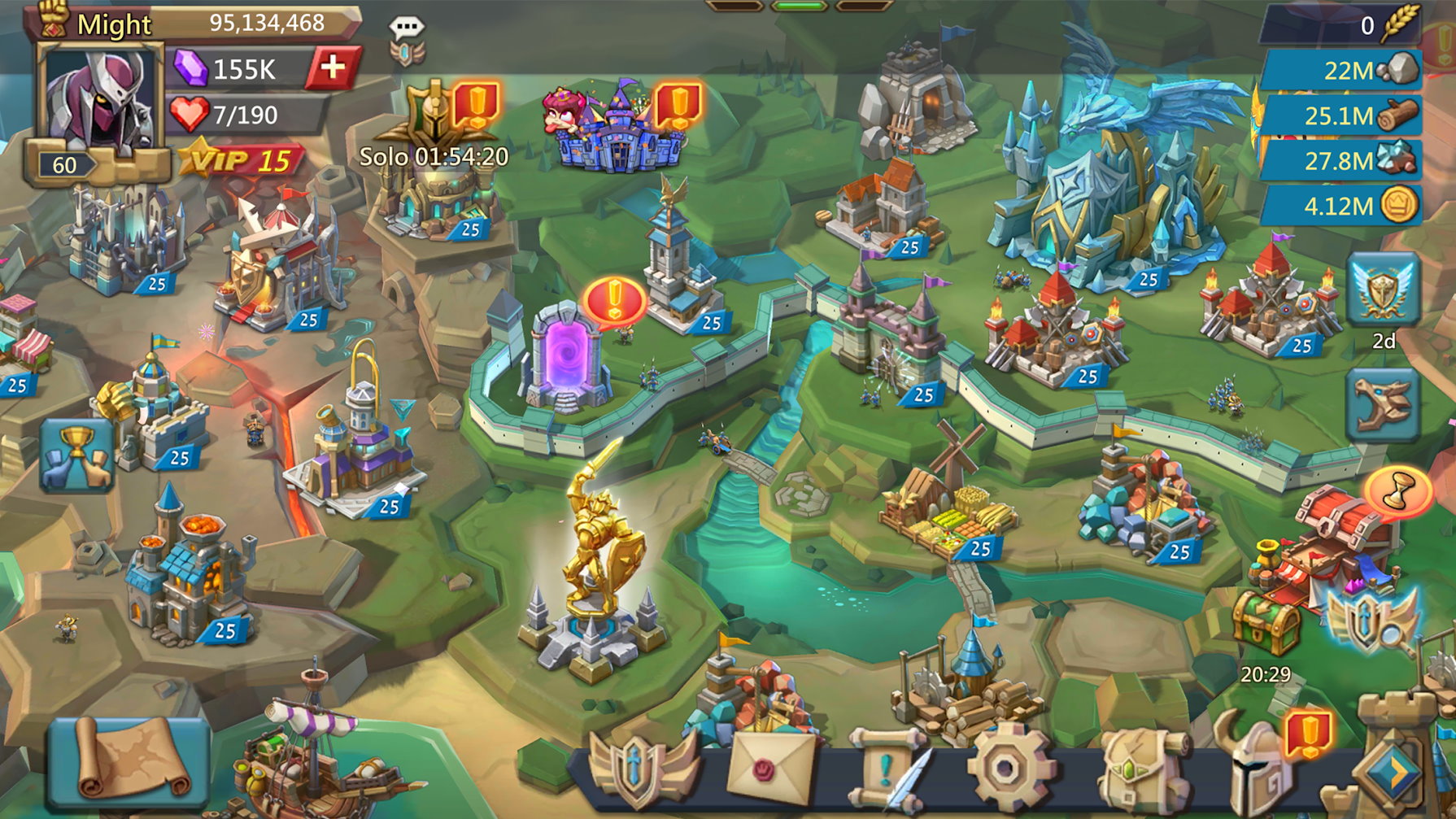Collapse the bottom menu with arrow button
This screenshot has height=819, width=1456.
(x=1393, y=773)
